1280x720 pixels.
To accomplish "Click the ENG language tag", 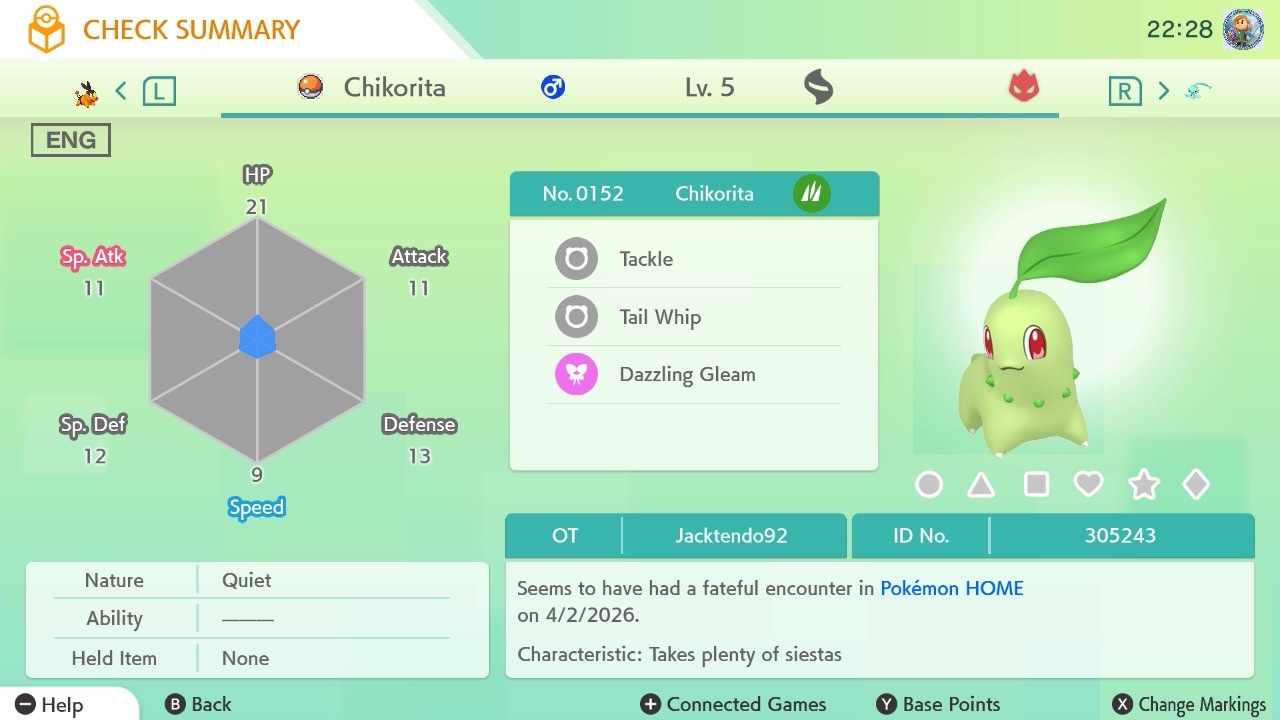I will click(71, 140).
